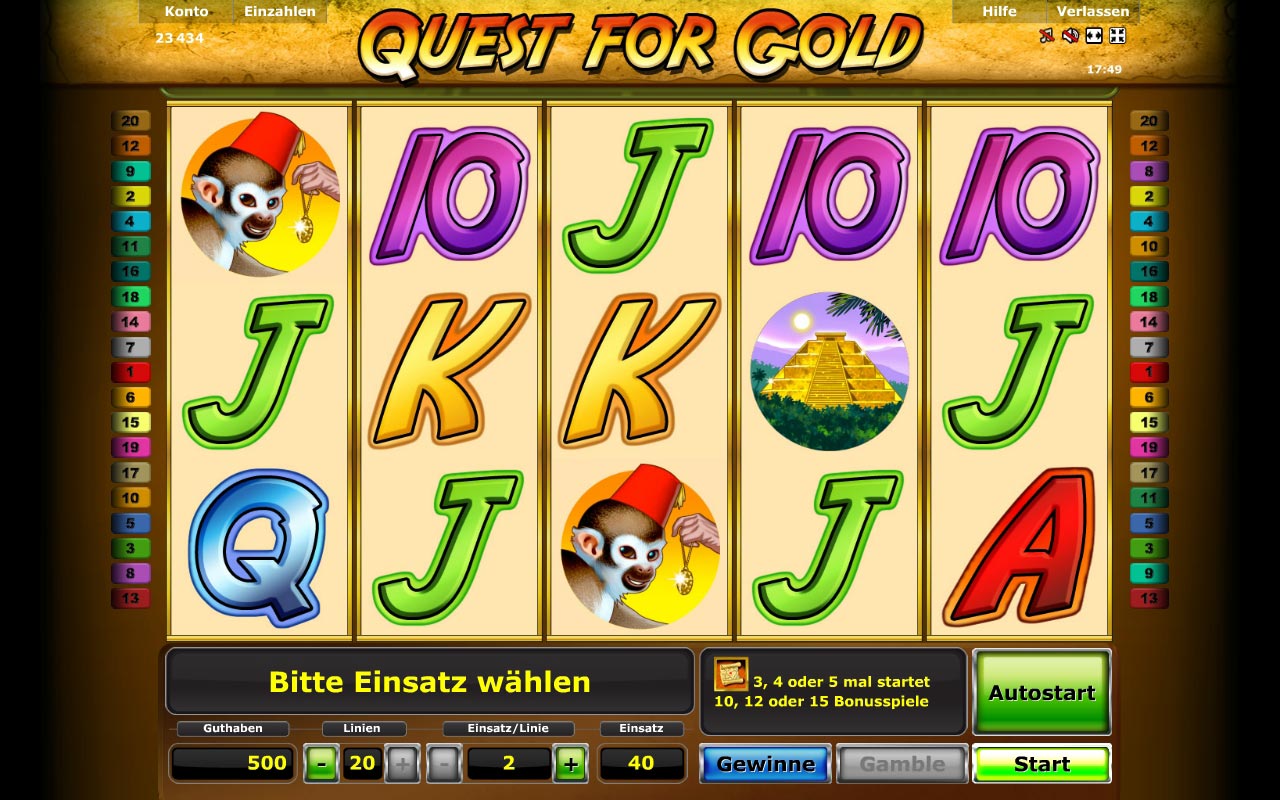Select the left red payline marker 1
Viewport: 1280px width, 800px height.
[x=130, y=372]
